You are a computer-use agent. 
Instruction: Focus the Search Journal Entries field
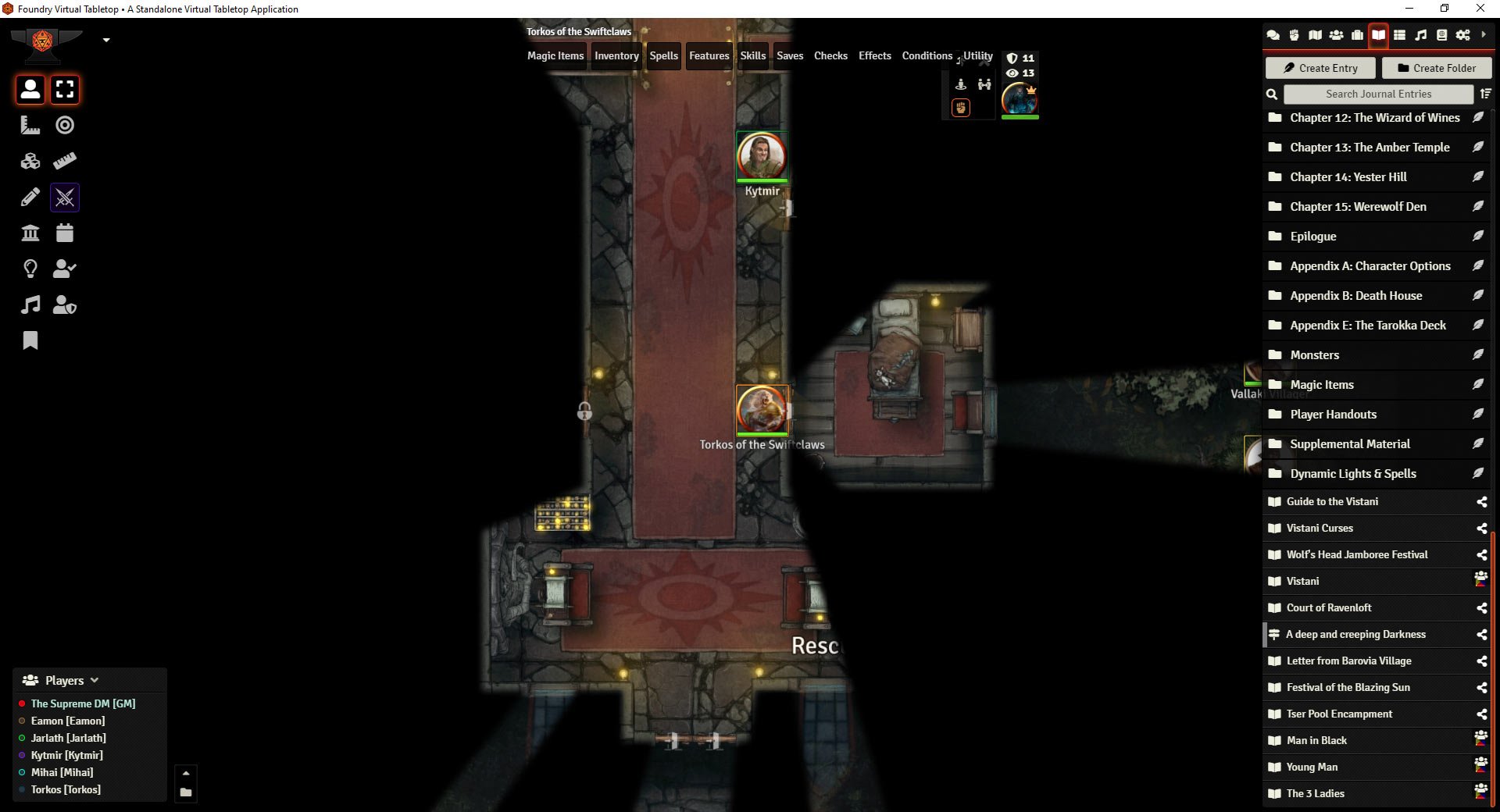[x=1378, y=94]
